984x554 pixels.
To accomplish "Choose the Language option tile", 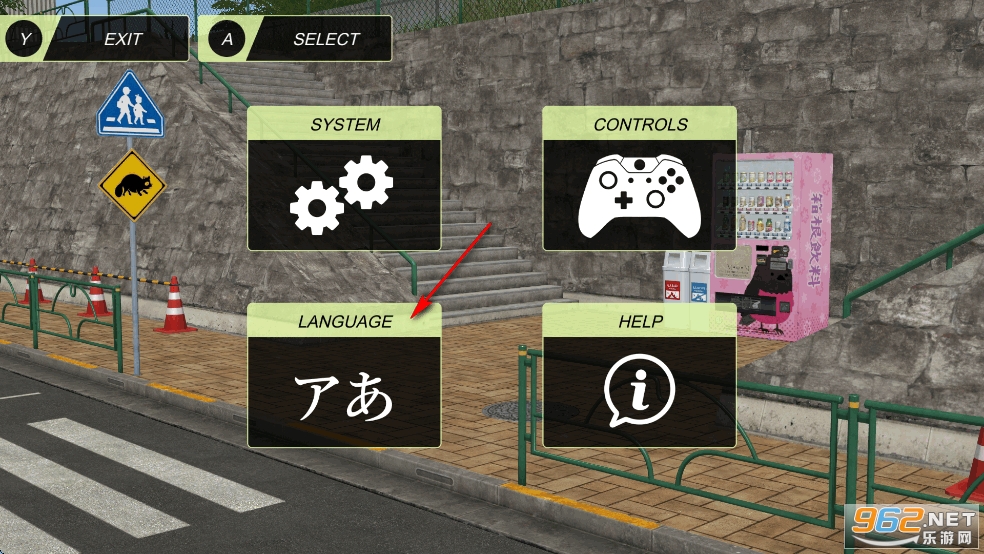I will pyautogui.click(x=344, y=375).
